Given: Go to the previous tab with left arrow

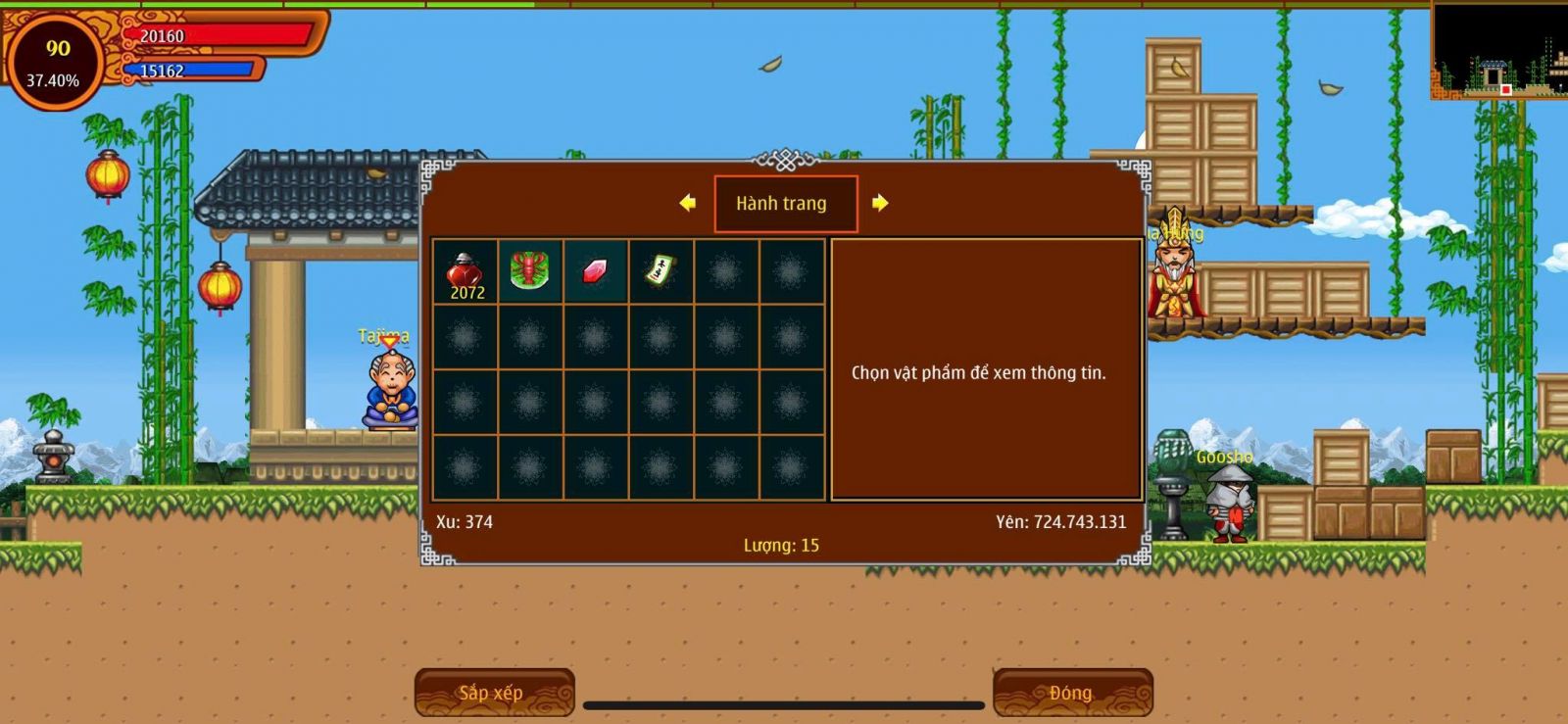Looking at the screenshot, I should 688,203.
